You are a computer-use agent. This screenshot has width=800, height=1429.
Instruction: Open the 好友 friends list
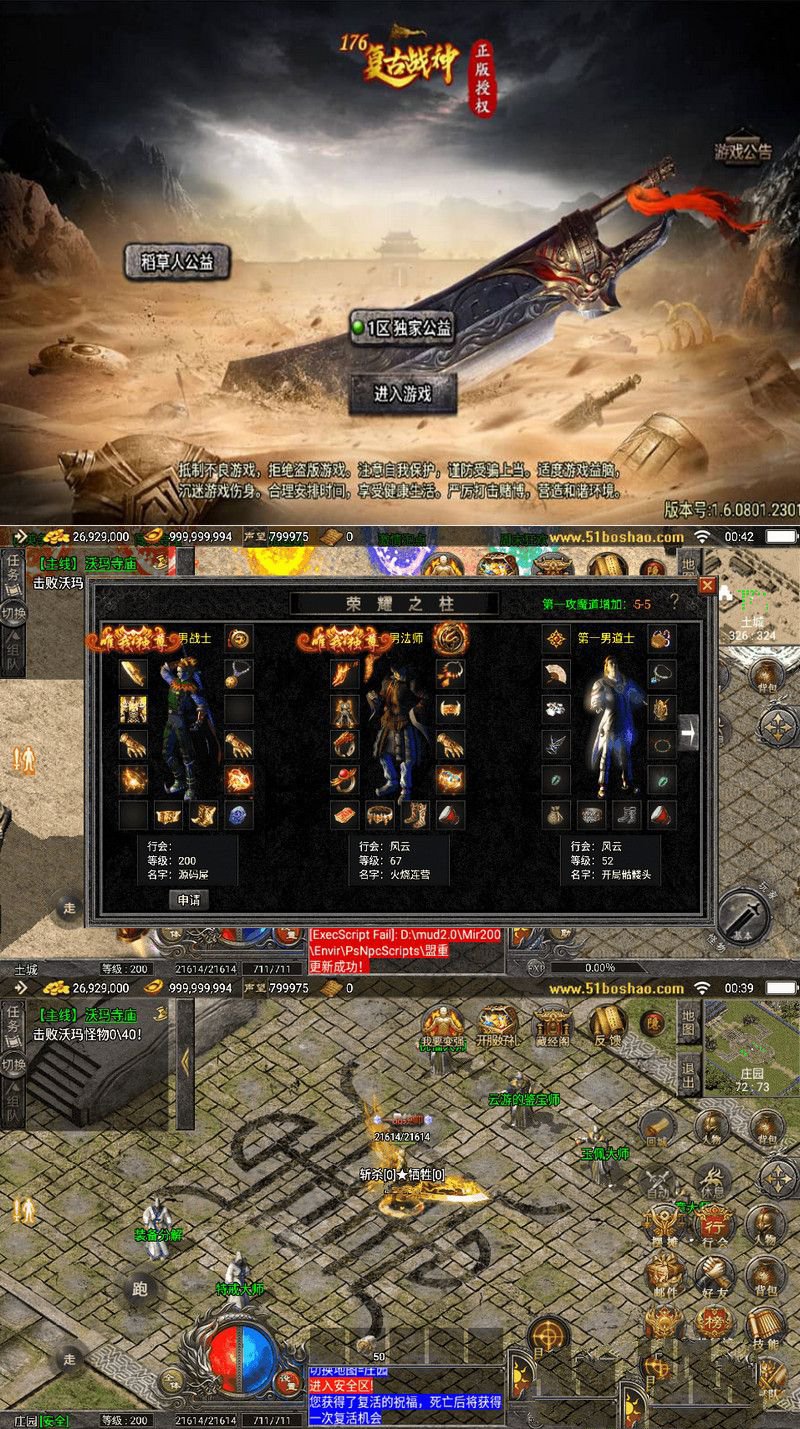(714, 1274)
